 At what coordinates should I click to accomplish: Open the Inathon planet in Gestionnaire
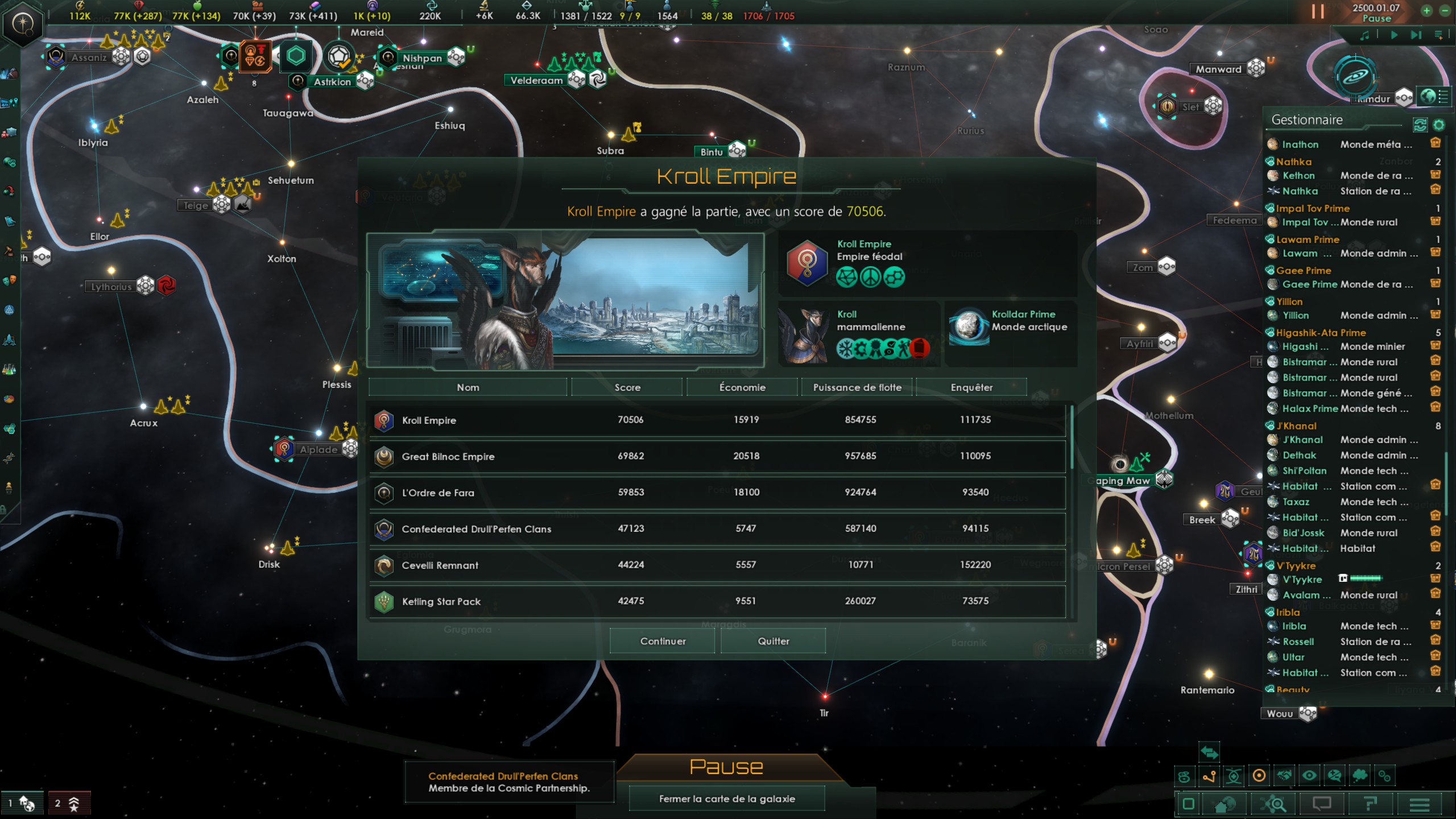click(1300, 144)
